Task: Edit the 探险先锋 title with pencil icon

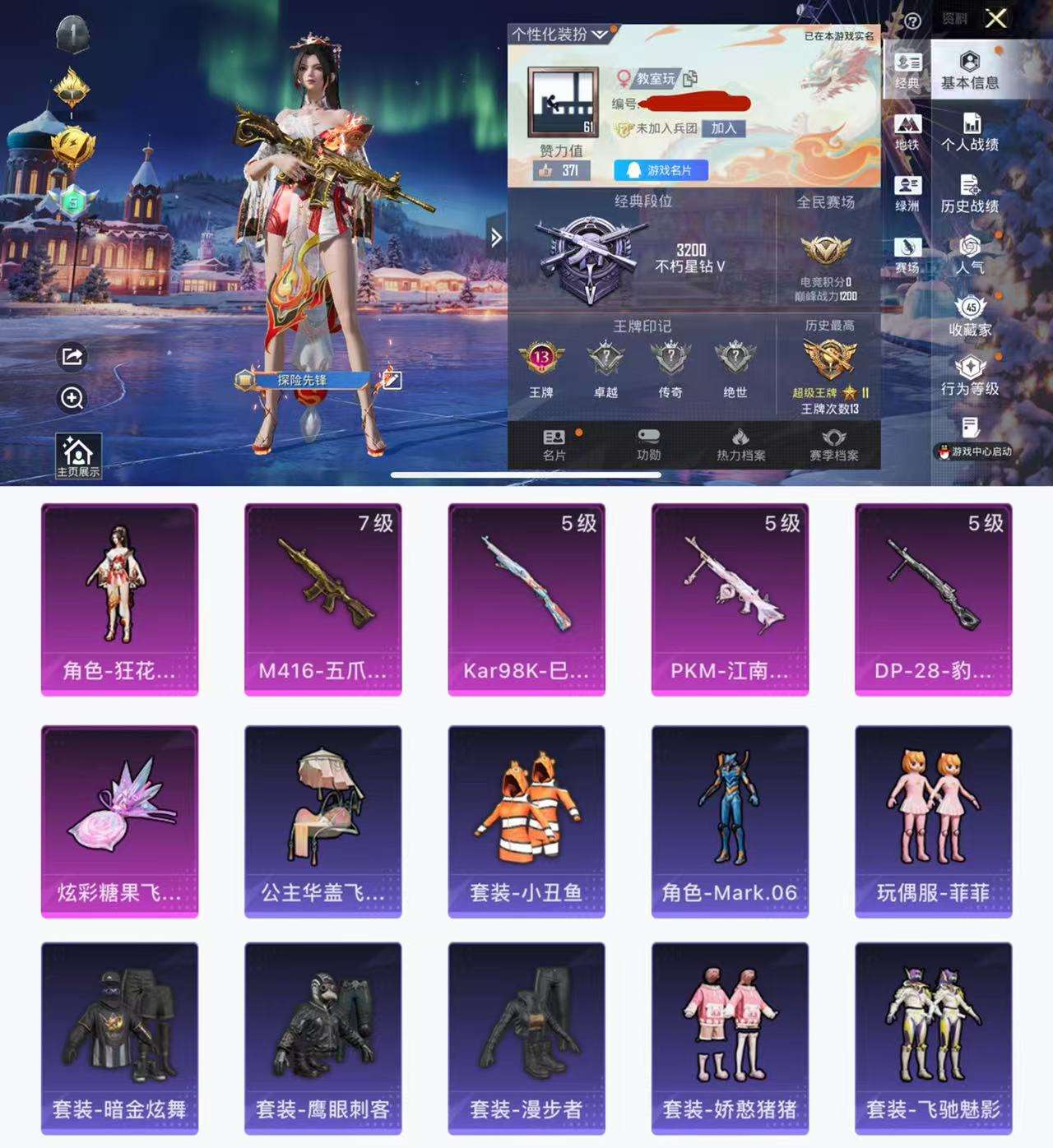Action: (x=393, y=380)
